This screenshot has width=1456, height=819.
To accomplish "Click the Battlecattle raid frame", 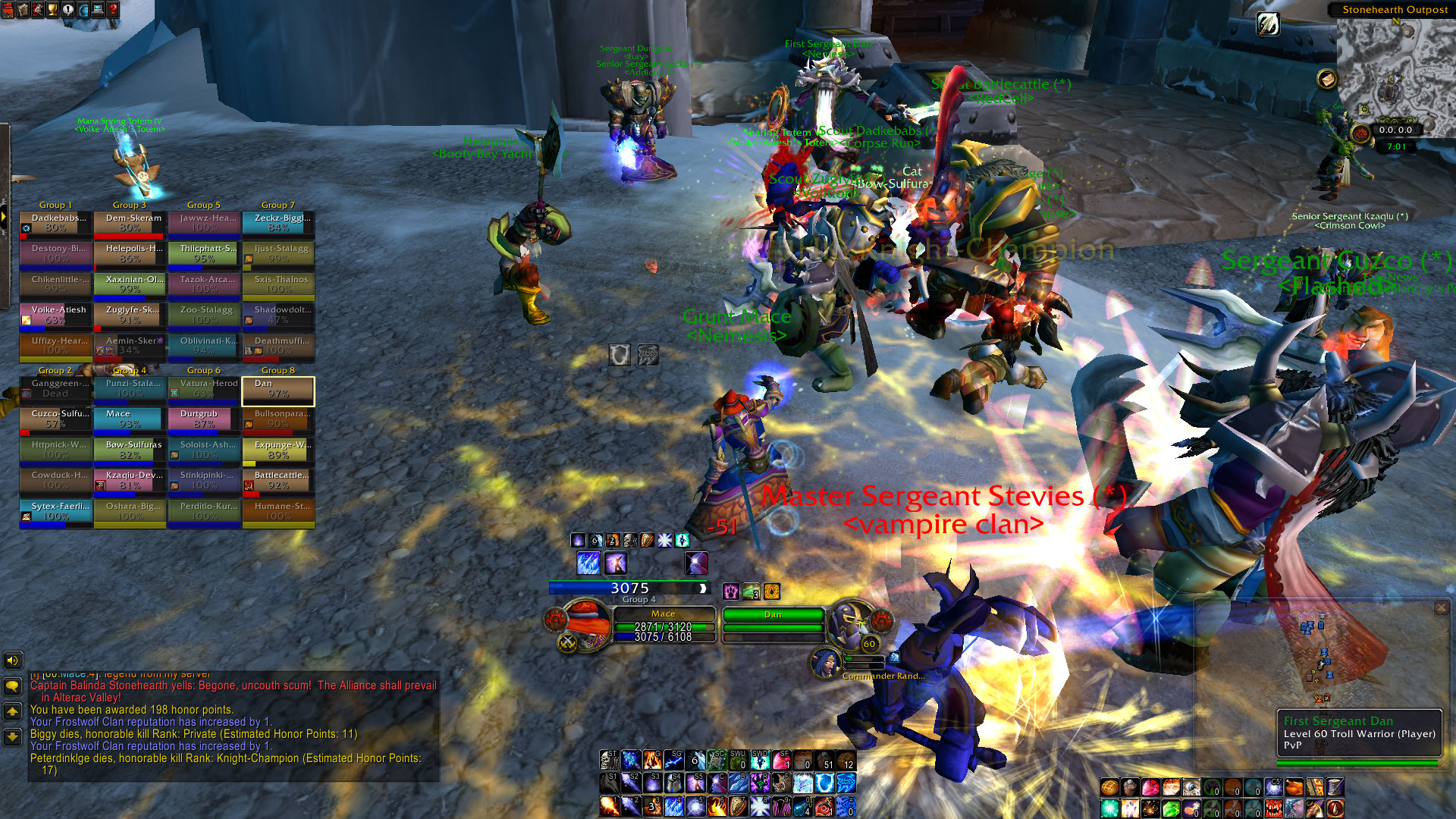I will tap(278, 480).
